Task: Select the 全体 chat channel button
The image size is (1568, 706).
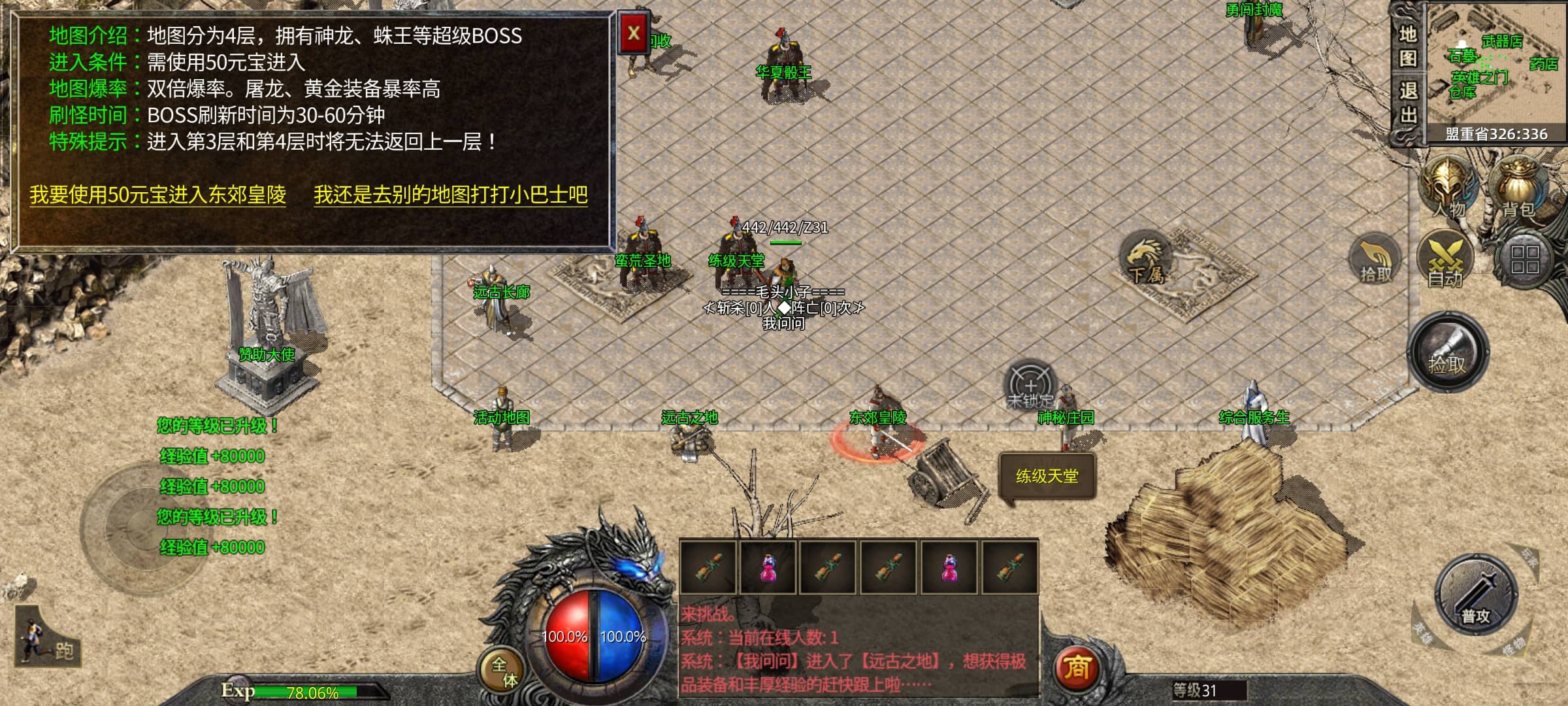Action: (504, 672)
